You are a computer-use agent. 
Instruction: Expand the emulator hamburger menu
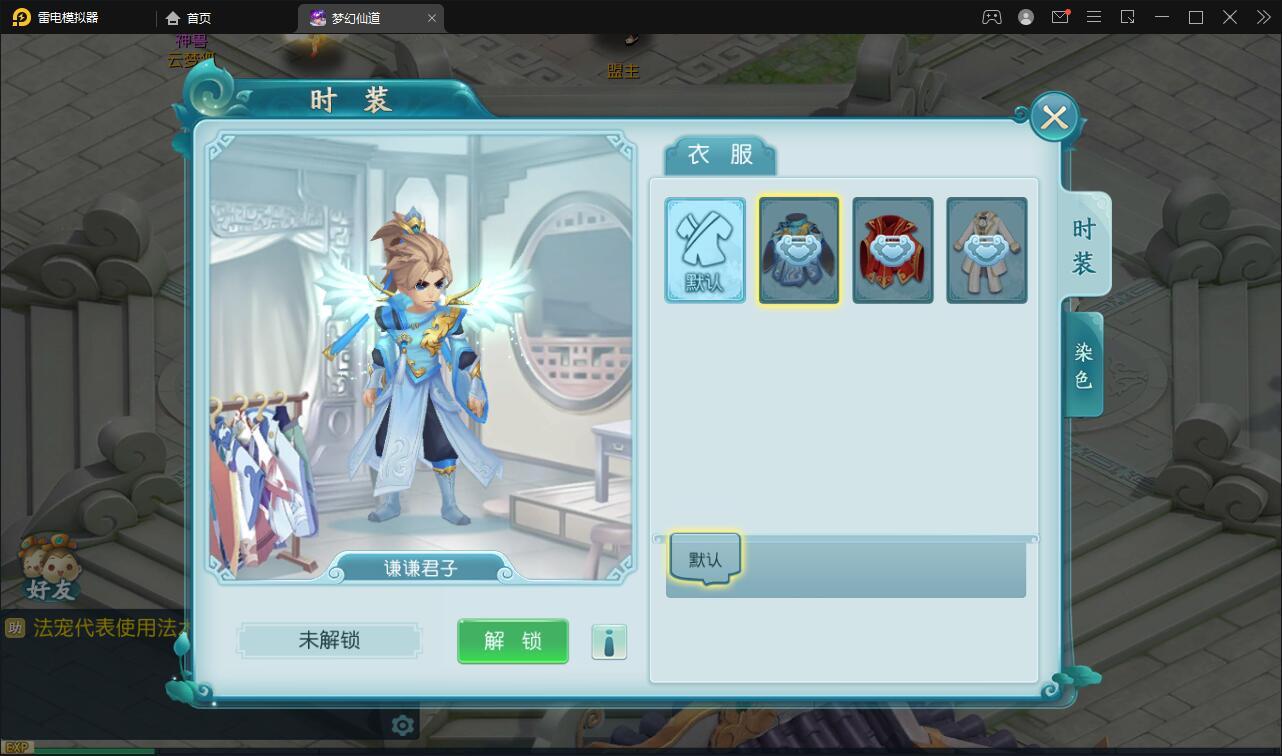coord(1094,17)
